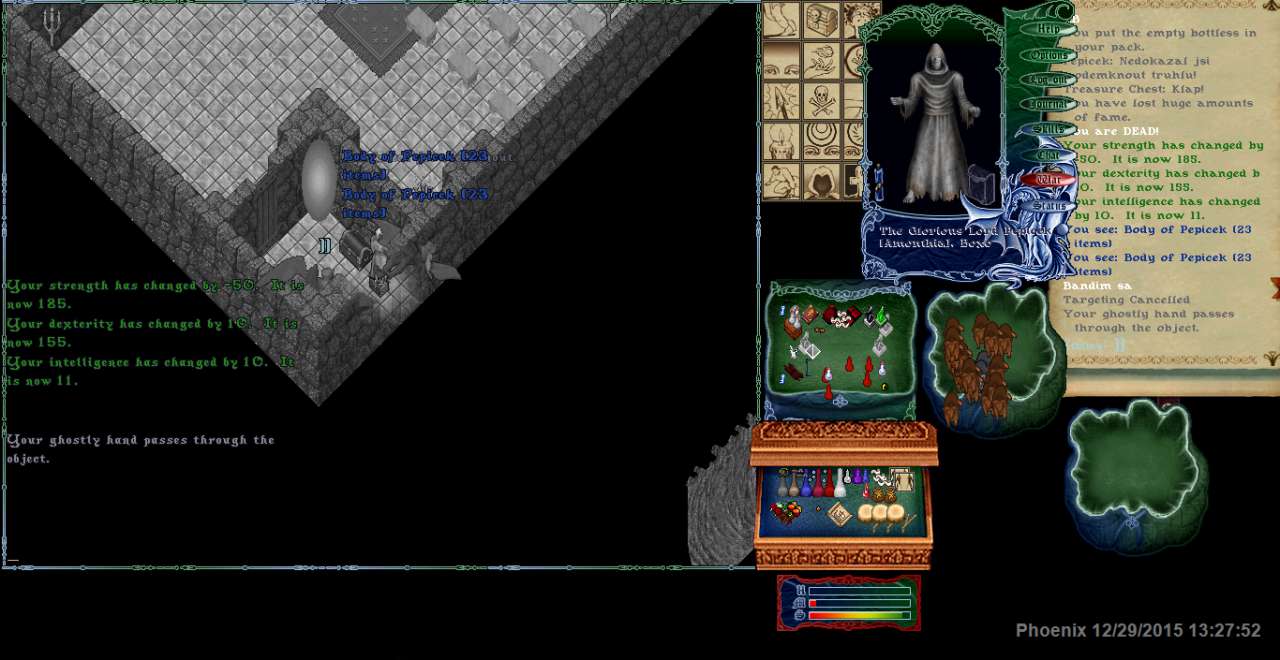Show the character Status window
The width and height of the screenshot is (1280, 660).
(x=1047, y=206)
